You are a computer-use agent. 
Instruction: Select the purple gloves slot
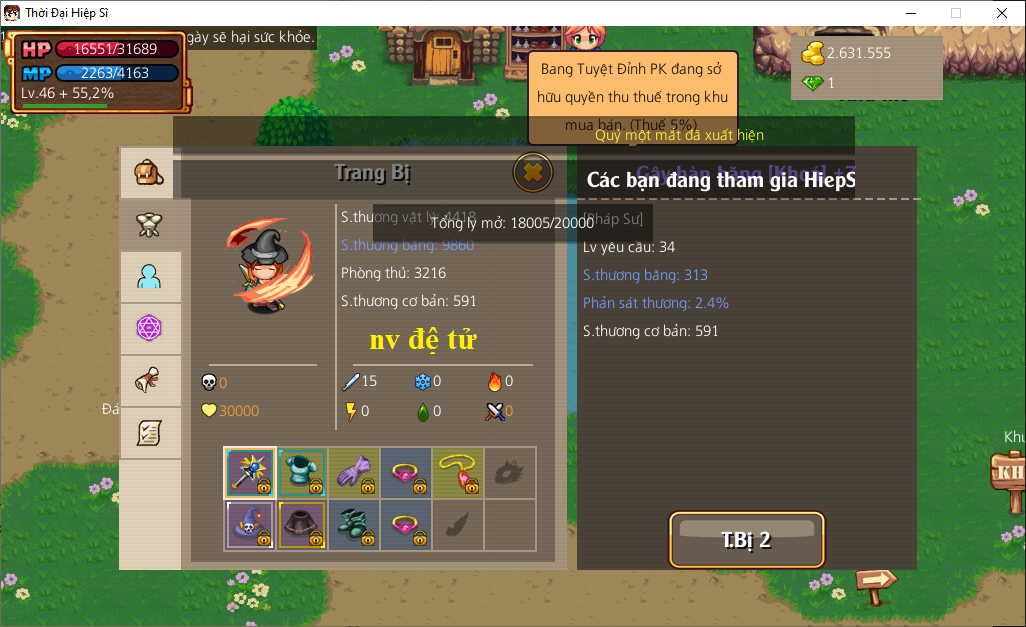354,473
